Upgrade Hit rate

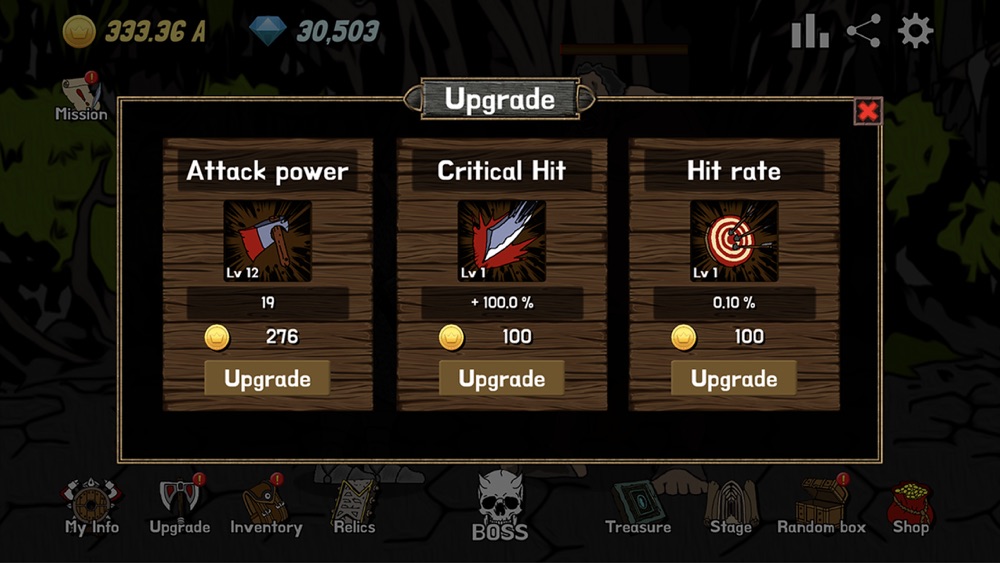click(x=734, y=379)
